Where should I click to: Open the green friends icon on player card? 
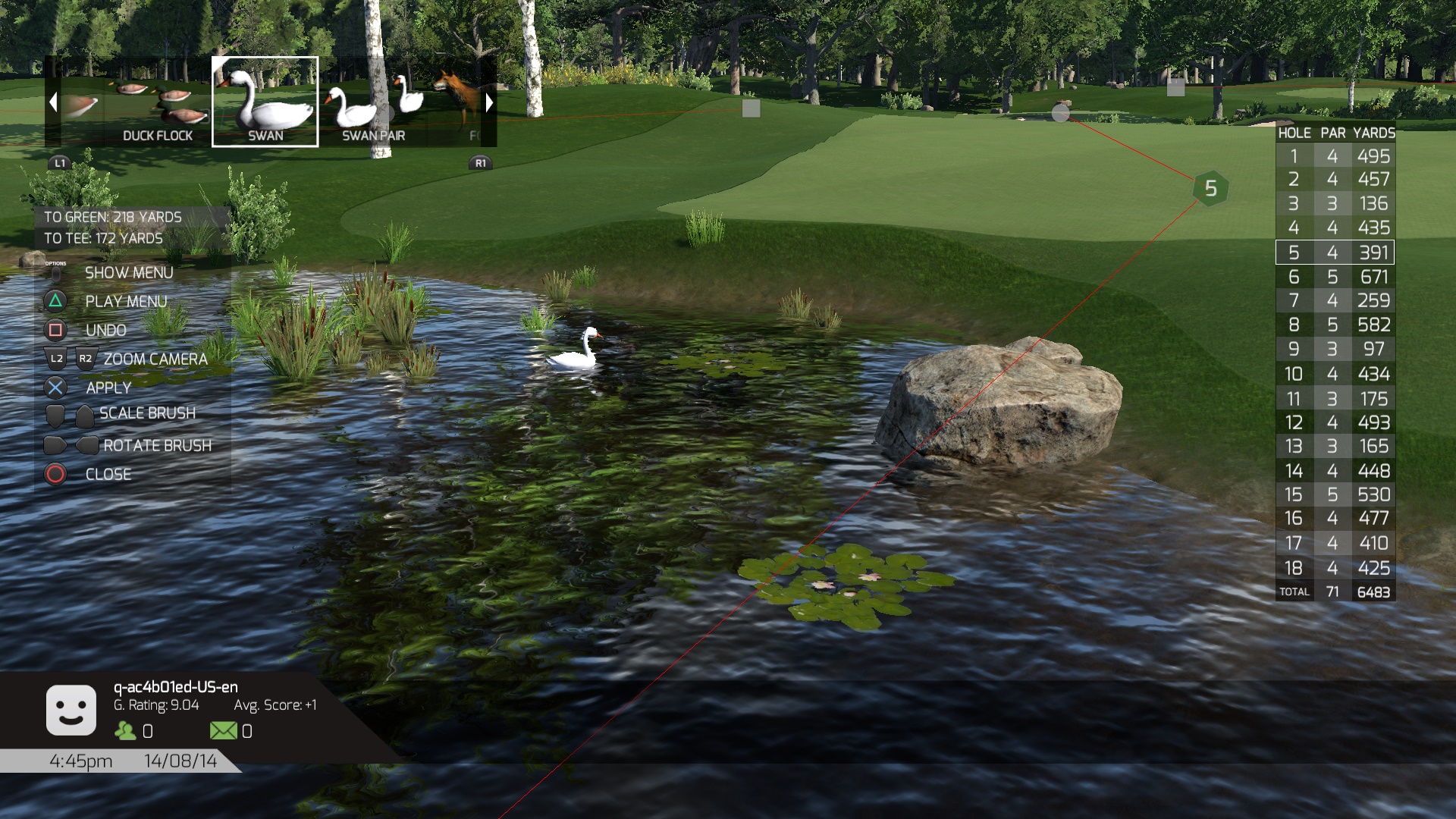click(125, 731)
